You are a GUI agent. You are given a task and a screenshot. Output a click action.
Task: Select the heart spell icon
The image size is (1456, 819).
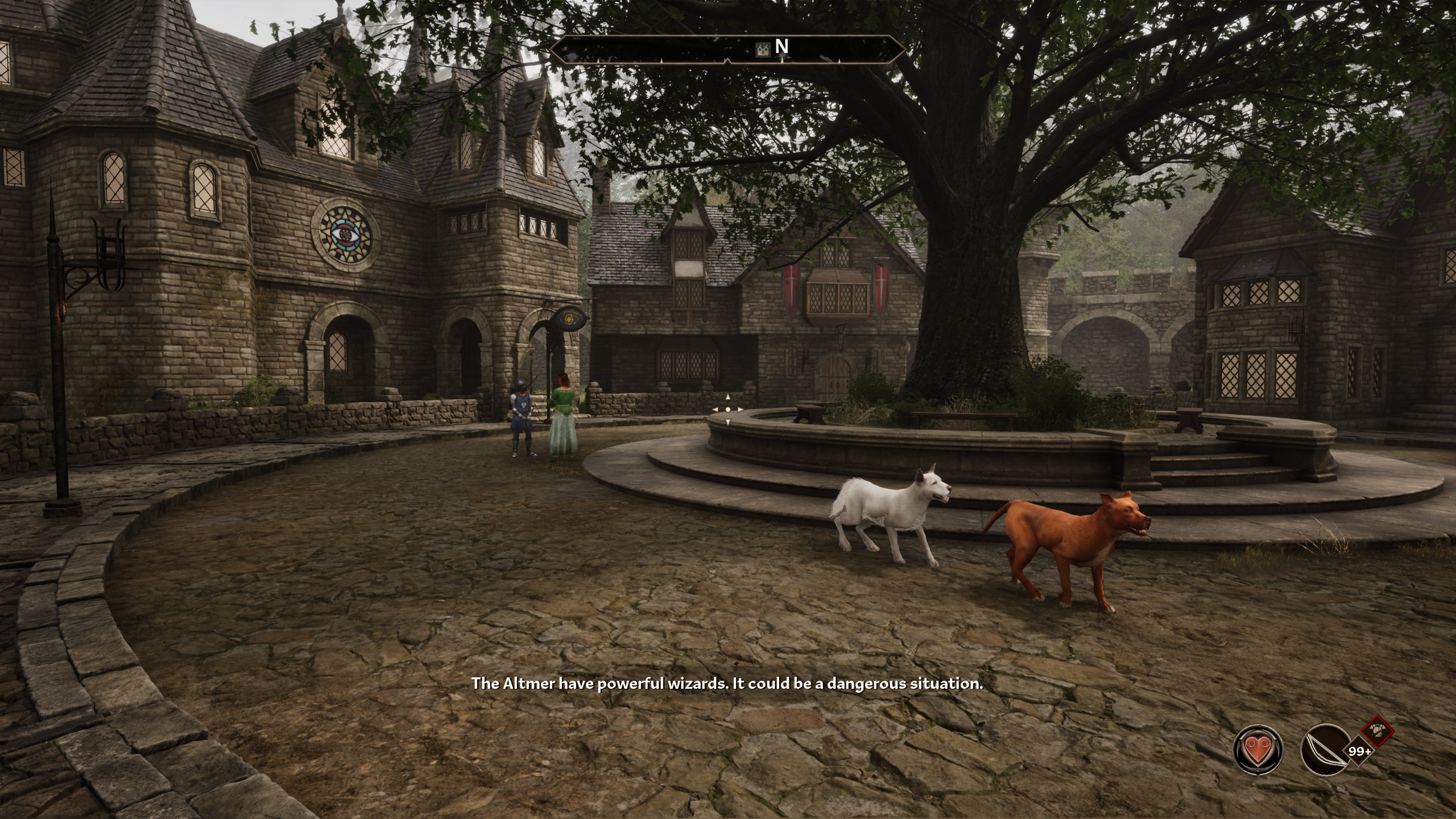pyautogui.click(x=1258, y=749)
